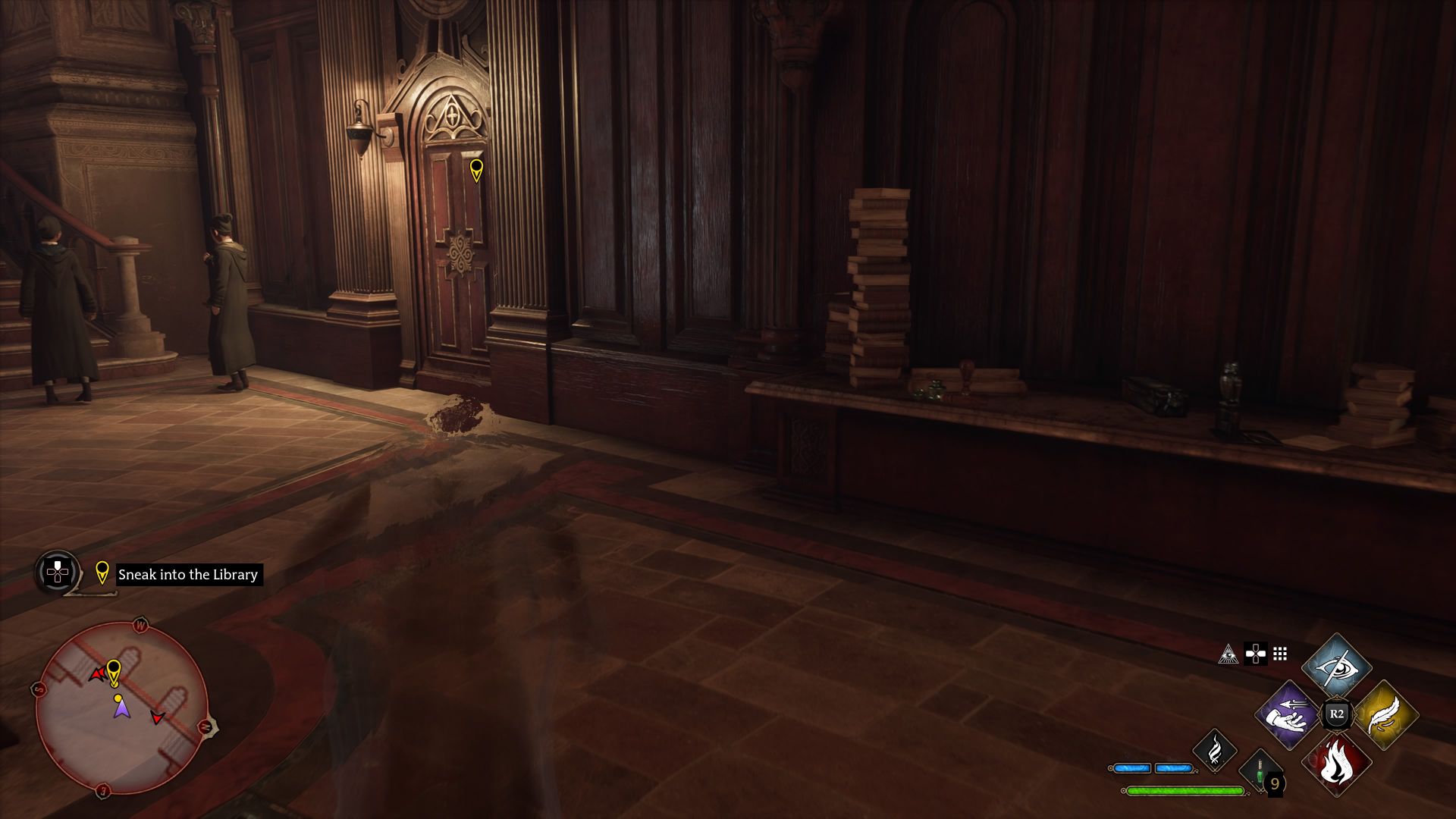This screenshot has width=1456, height=819.
Task: Click the player arrow on the minimap
Action: point(122,708)
